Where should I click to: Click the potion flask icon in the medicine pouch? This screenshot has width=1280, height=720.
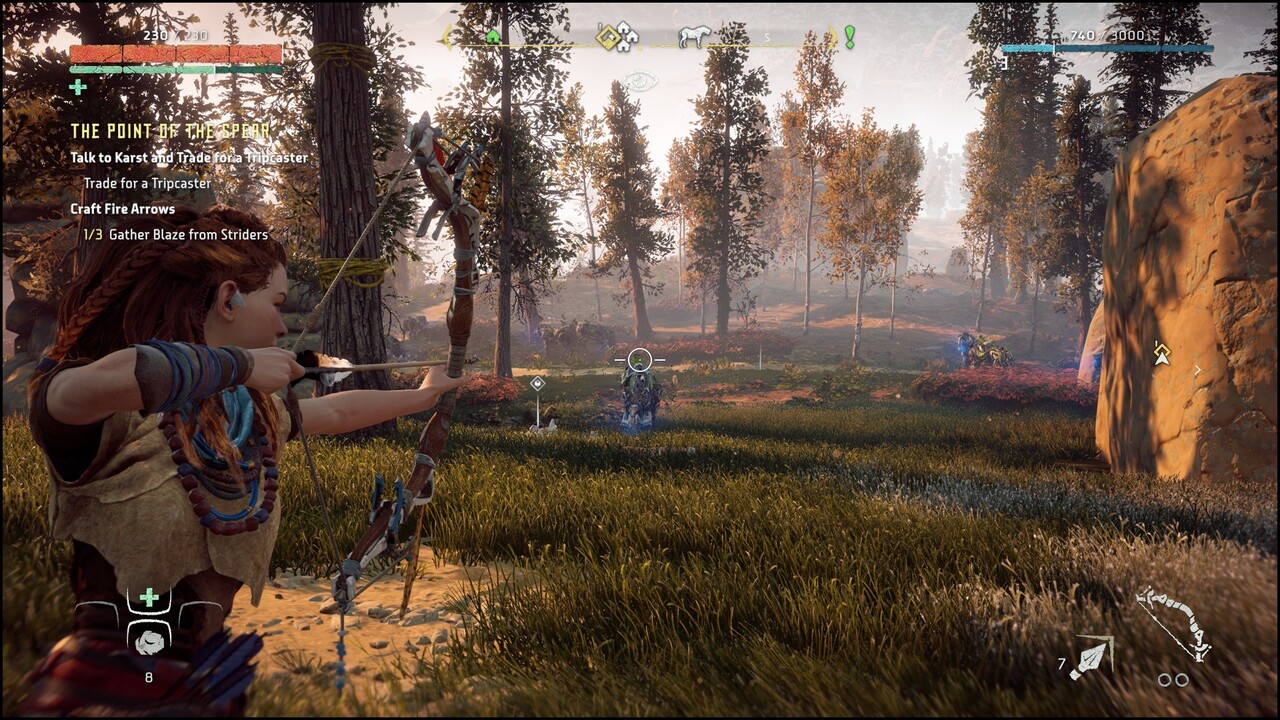point(150,643)
